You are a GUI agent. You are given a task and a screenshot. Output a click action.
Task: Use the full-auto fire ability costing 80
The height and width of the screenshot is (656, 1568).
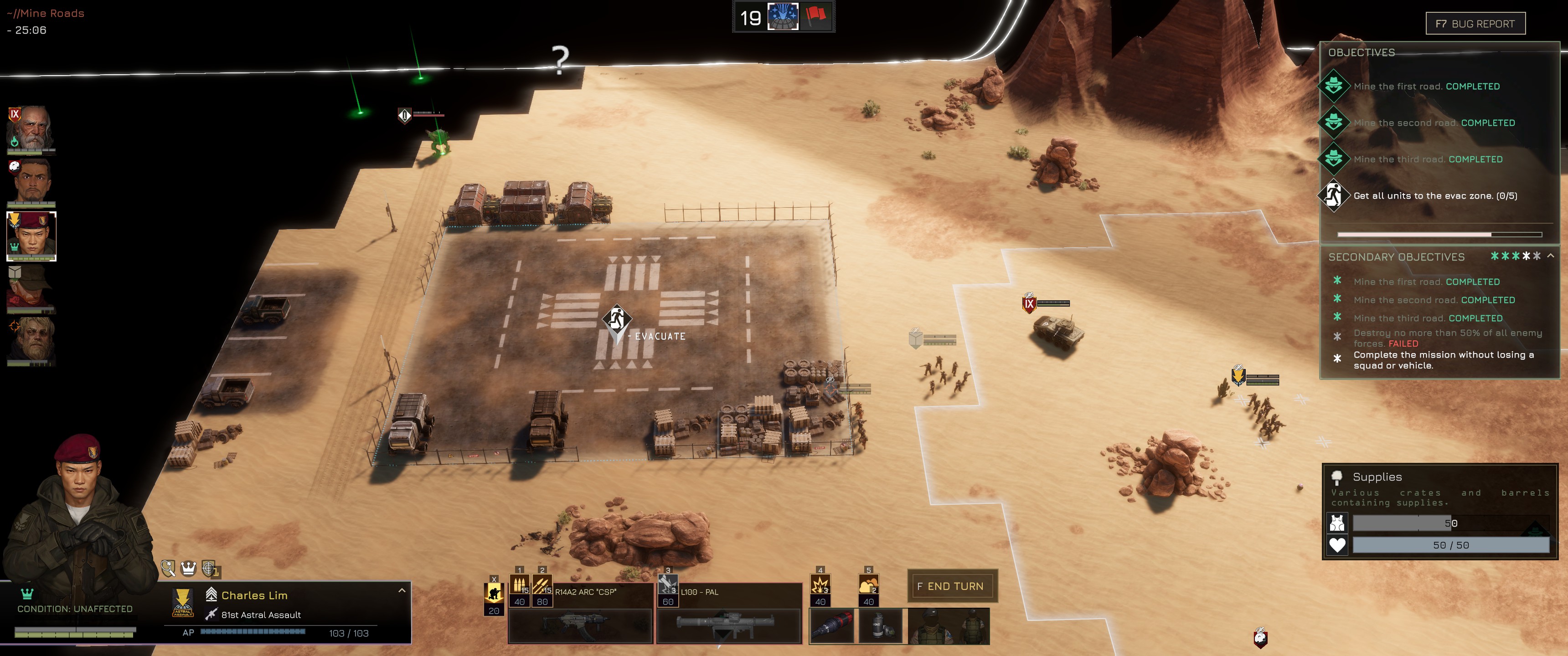click(x=542, y=585)
